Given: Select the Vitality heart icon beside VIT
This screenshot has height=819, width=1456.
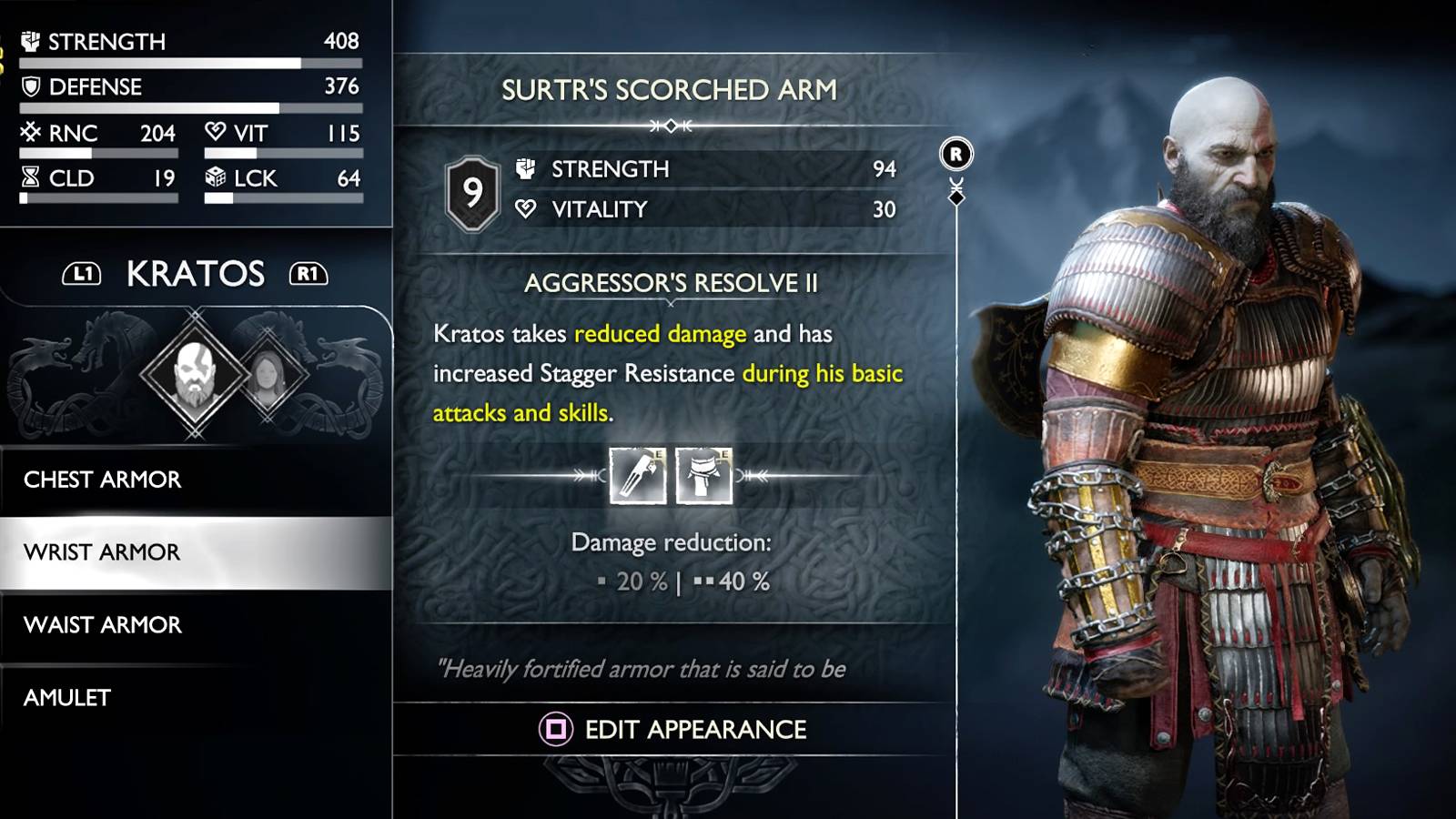Looking at the screenshot, I should click(x=214, y=133).
